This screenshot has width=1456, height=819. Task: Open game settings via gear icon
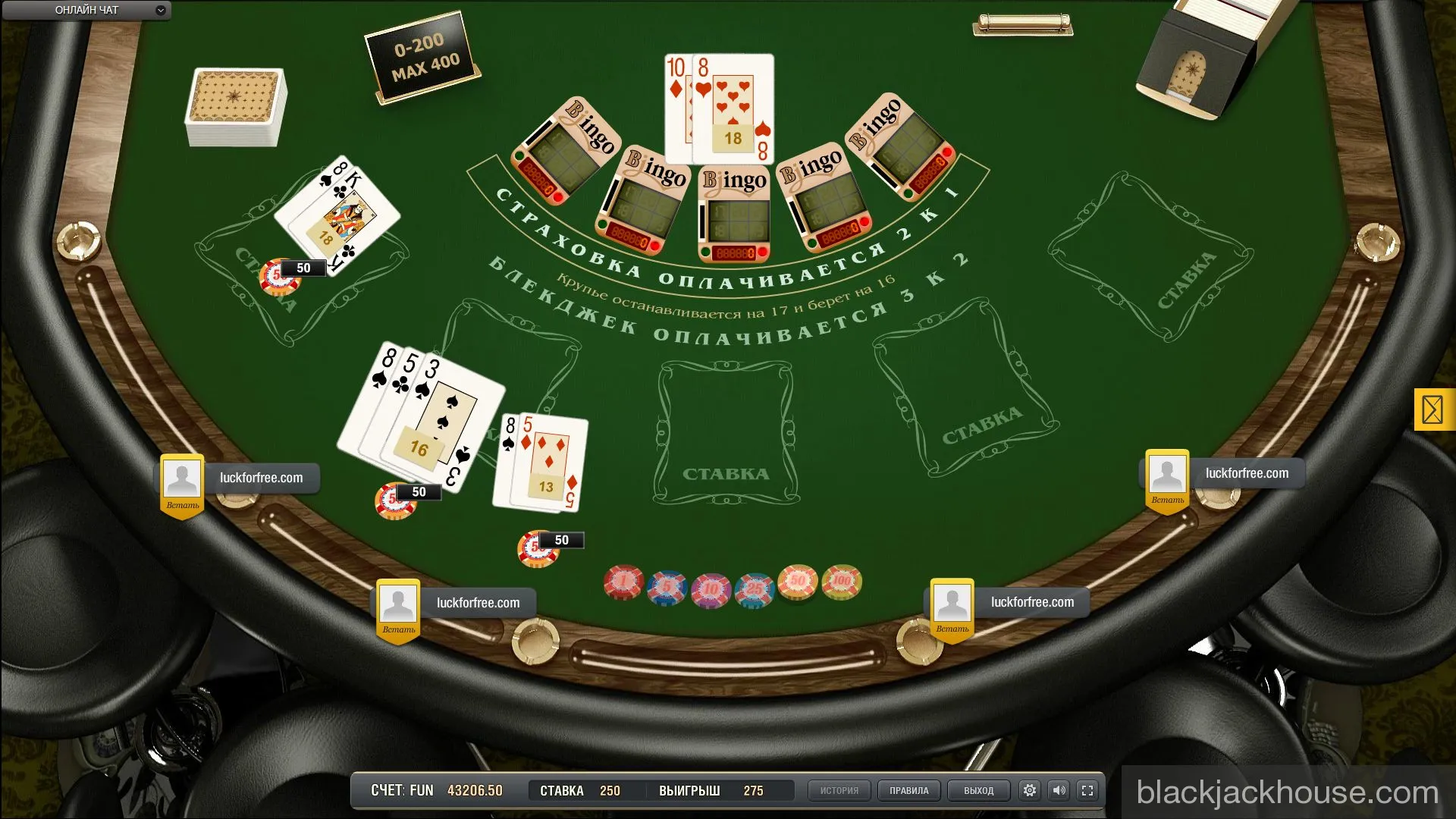1029,789
